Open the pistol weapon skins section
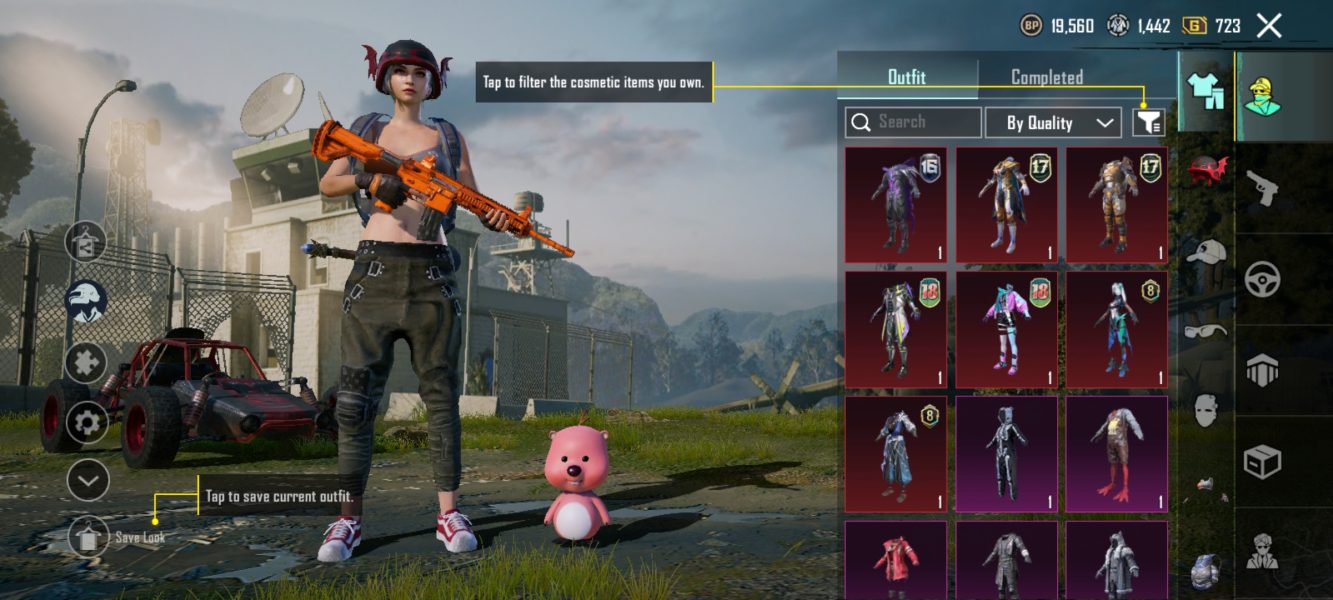1333x600 pixels. tap(1263, 186)
